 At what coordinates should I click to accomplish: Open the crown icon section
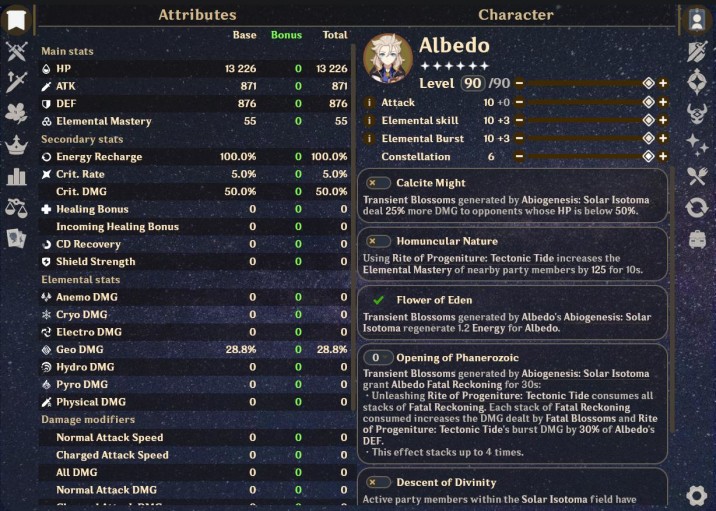(x=16, y=145)
